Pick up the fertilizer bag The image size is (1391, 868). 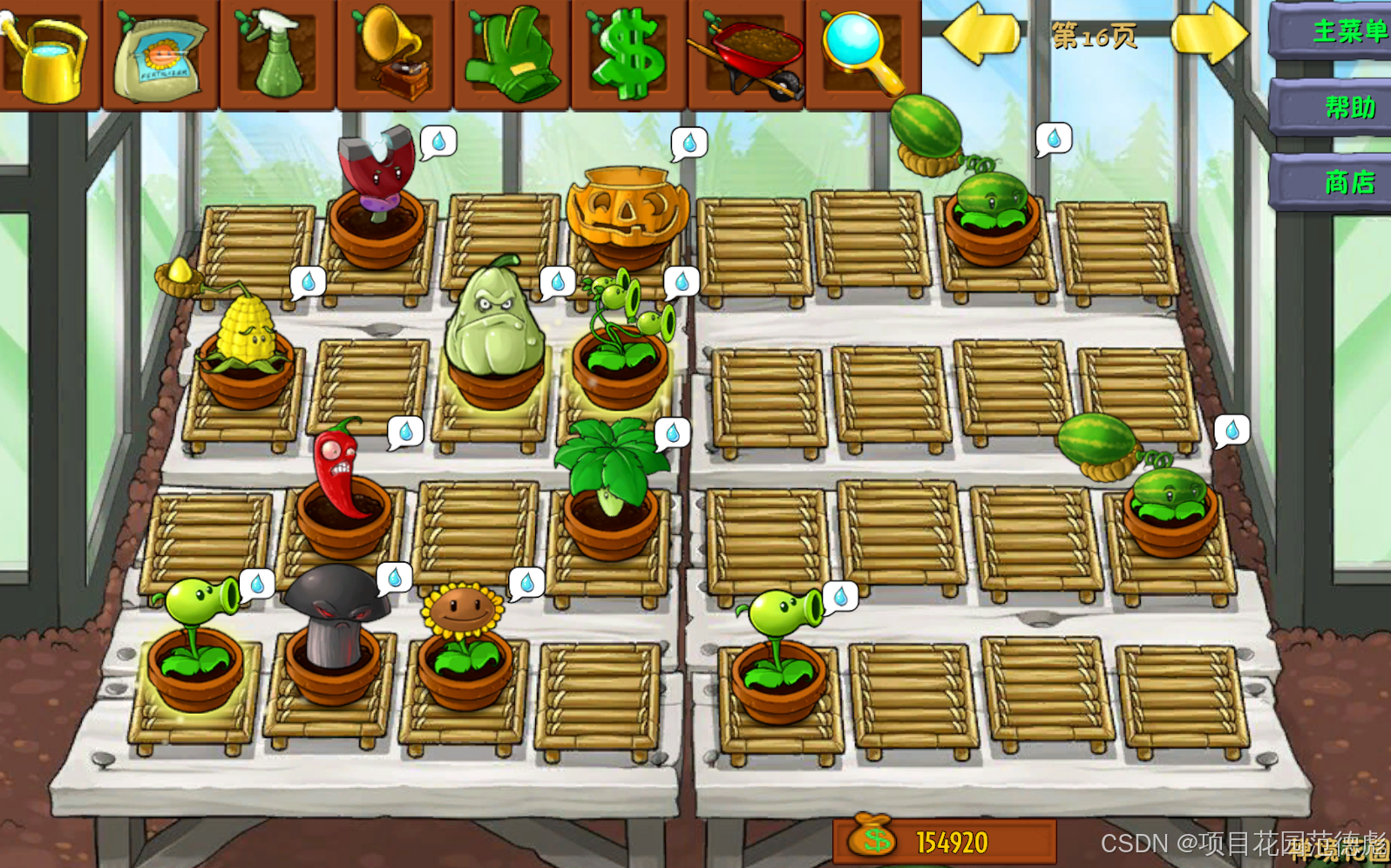point(160,56)
